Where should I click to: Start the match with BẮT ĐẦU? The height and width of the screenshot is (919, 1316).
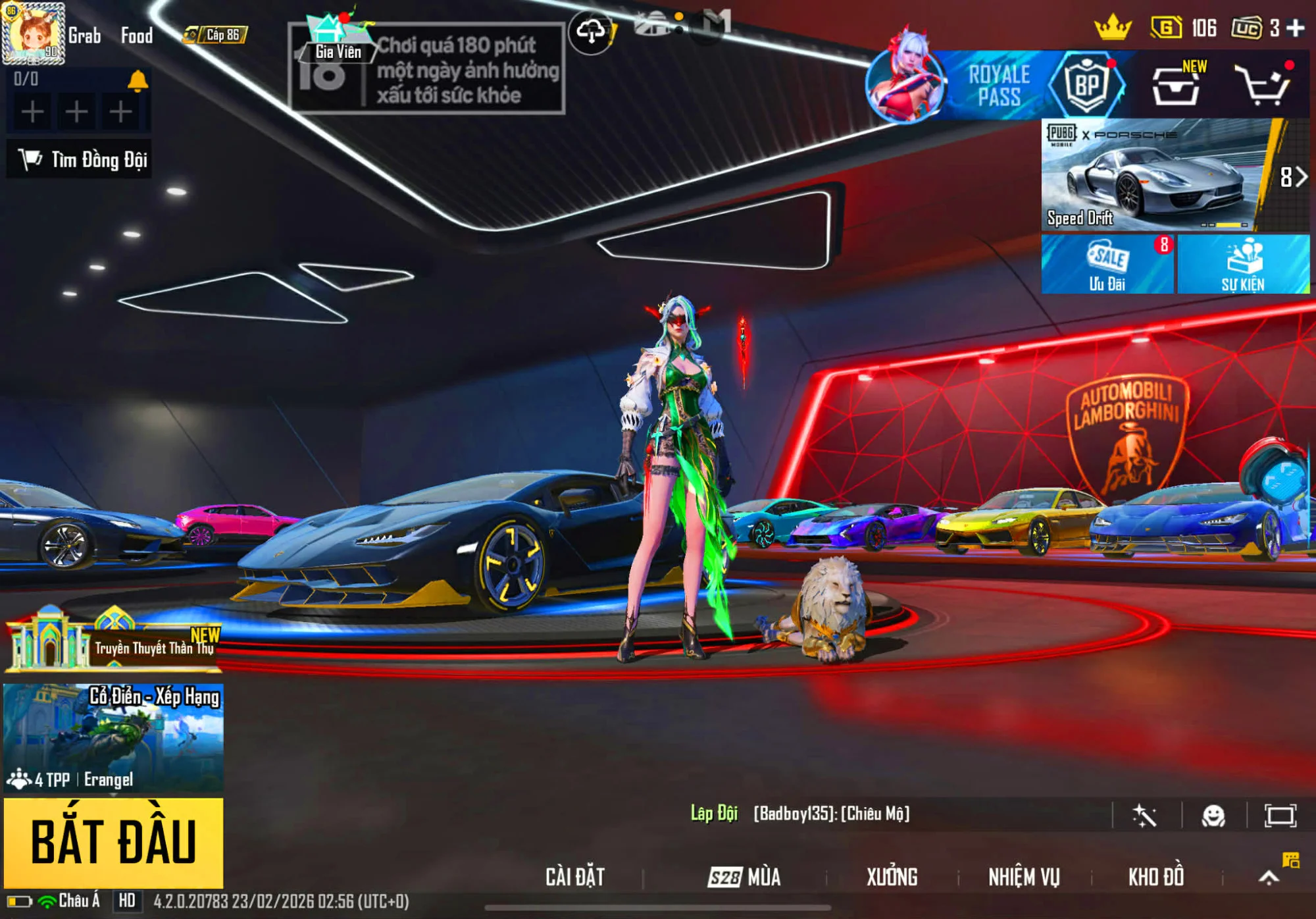pos(113,841)
